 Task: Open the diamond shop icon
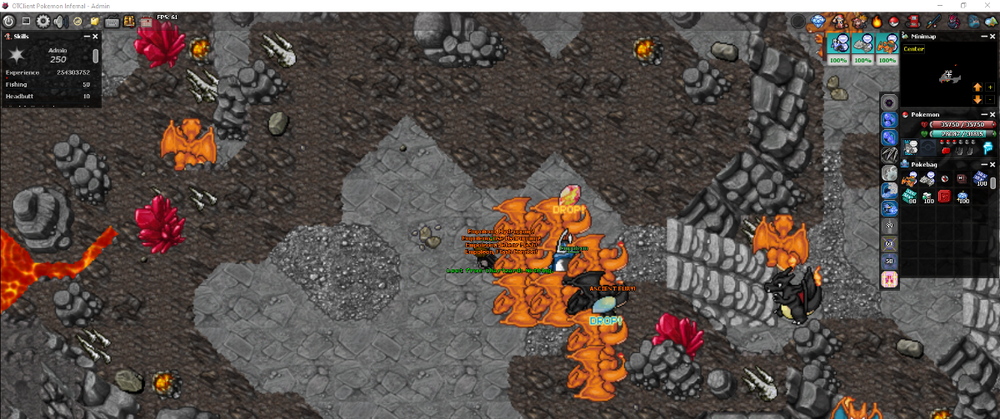pyautogui.click(x=817, y=21)
